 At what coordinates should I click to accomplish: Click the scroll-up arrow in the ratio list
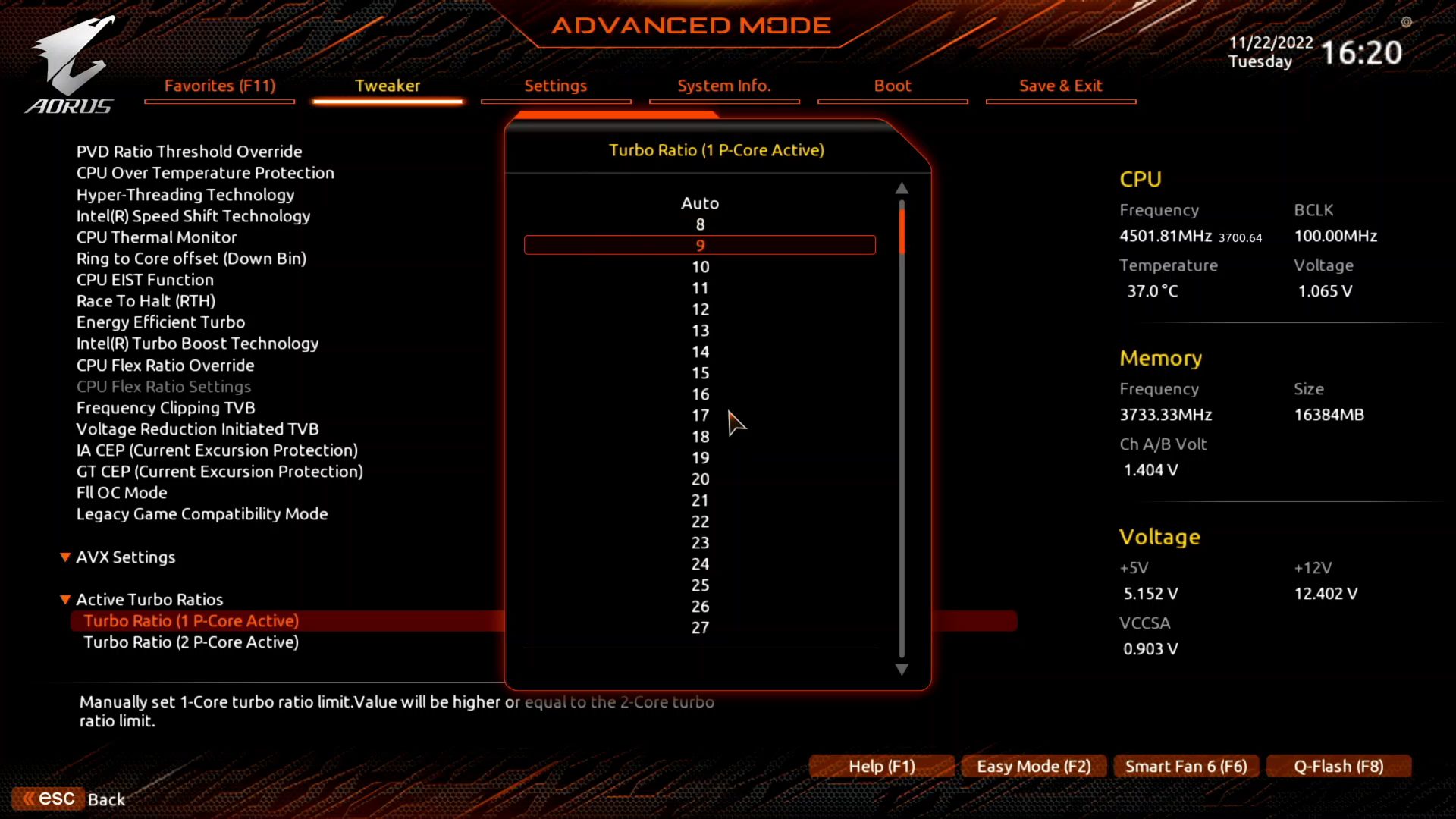pyautogui.click(x=901, y=188)
